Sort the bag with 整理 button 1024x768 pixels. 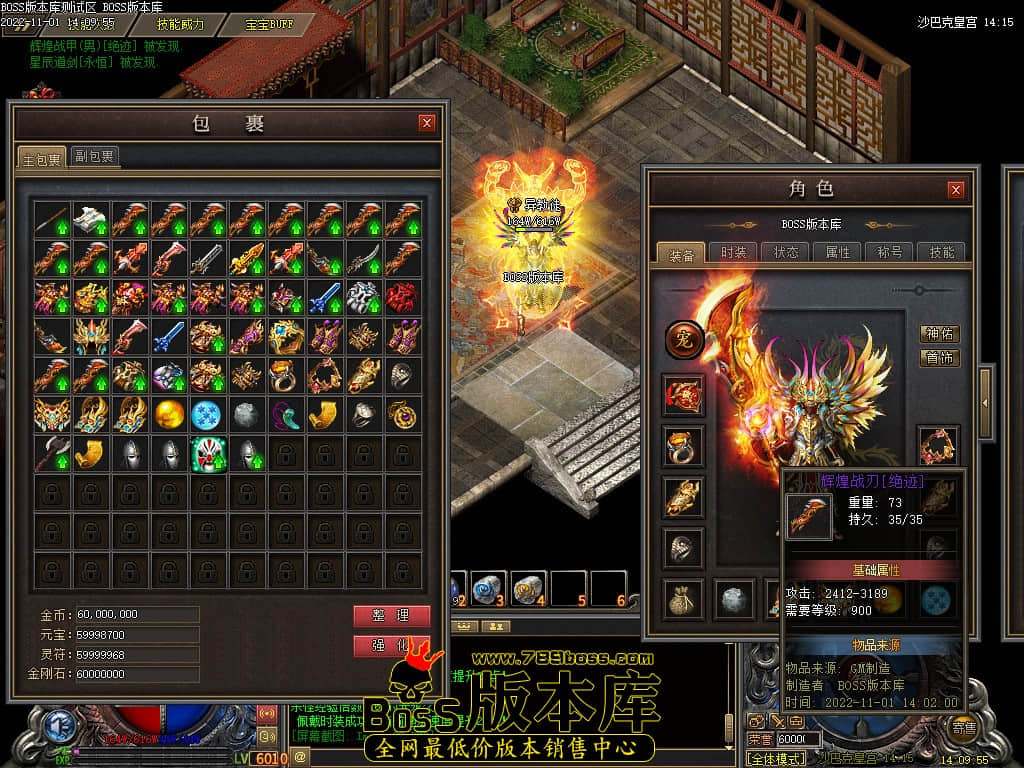[391, 616]
